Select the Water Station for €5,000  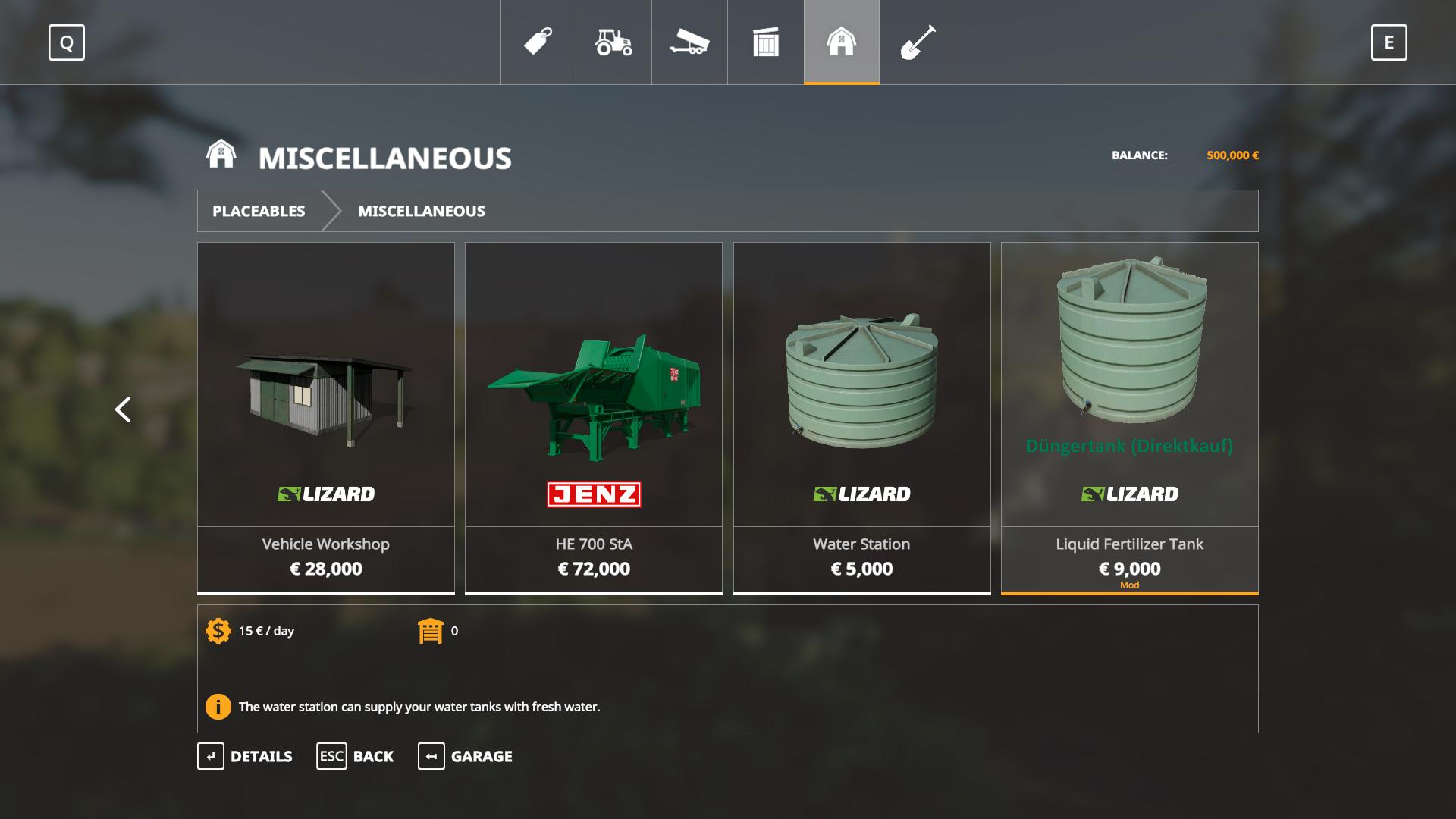click(861, 417)
